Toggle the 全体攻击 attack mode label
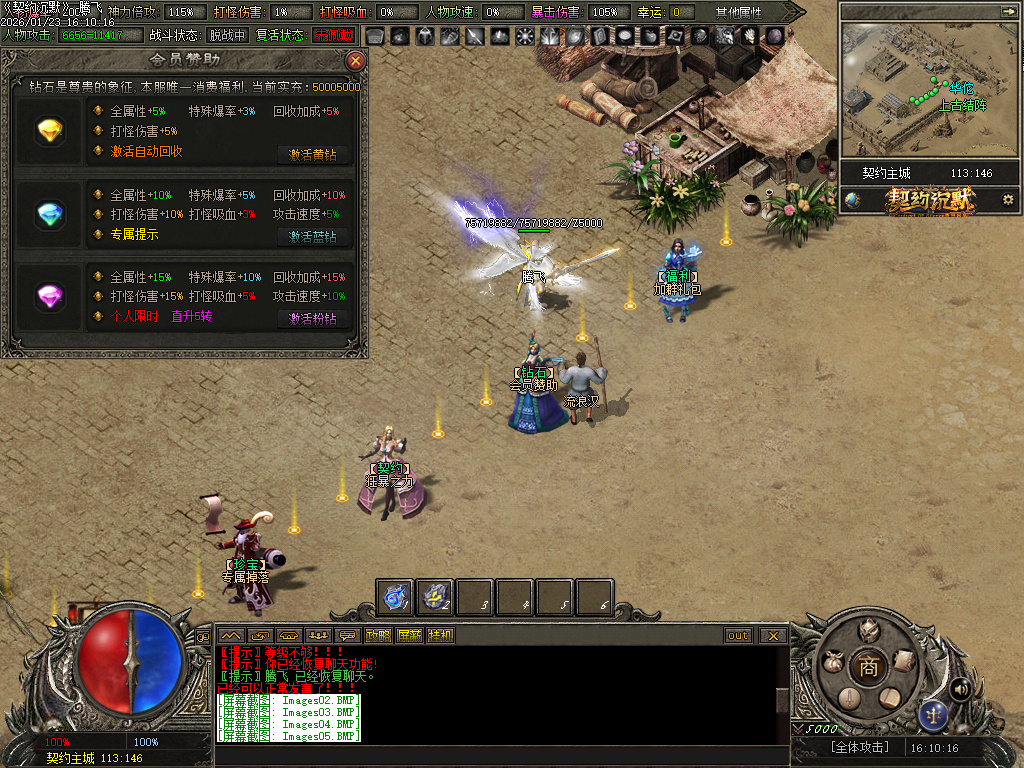The image size is (1024, 768). click(859, 748)
